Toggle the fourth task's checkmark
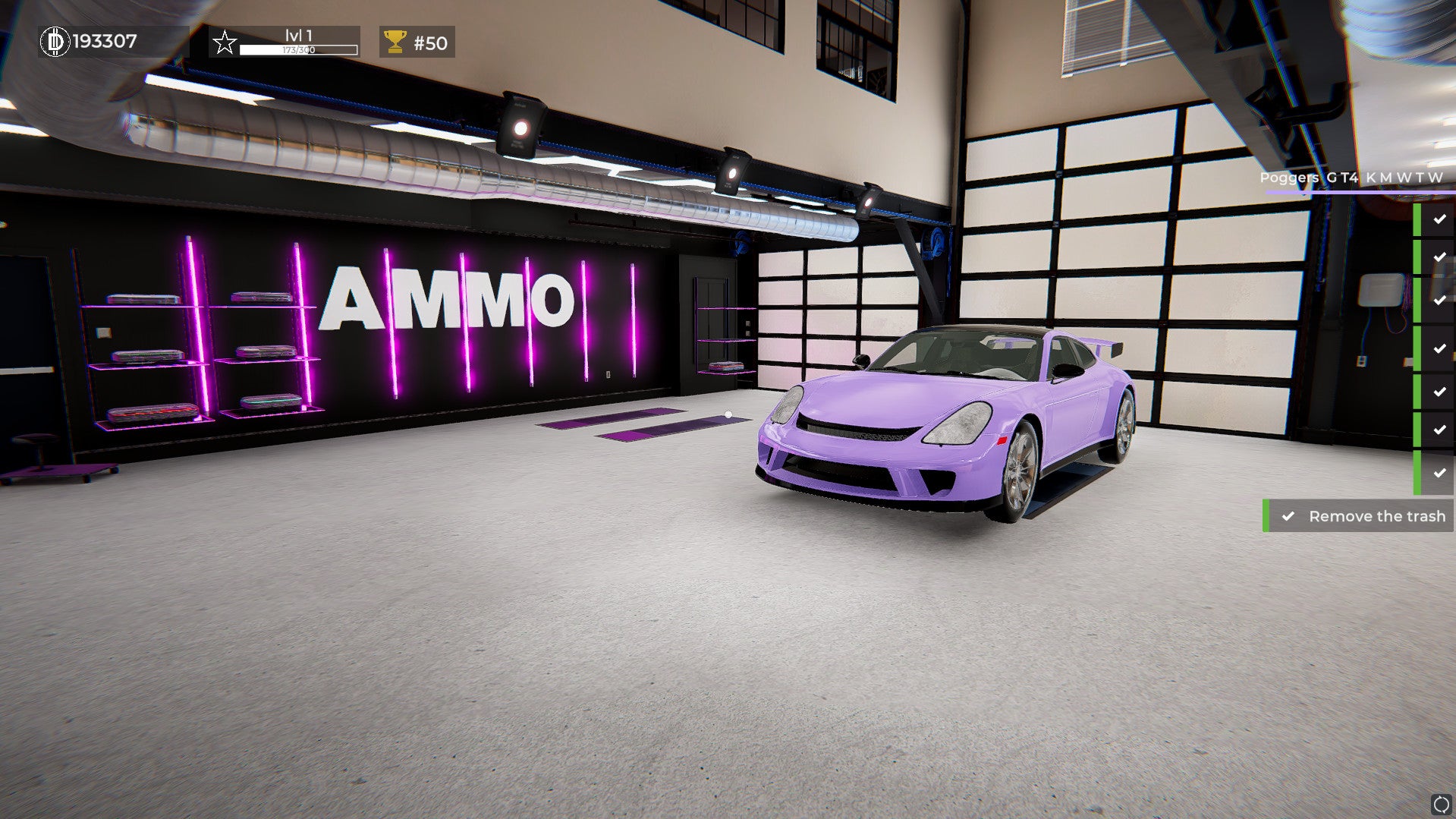The width and height of the screenshot is (1456, 819). 1438,347
